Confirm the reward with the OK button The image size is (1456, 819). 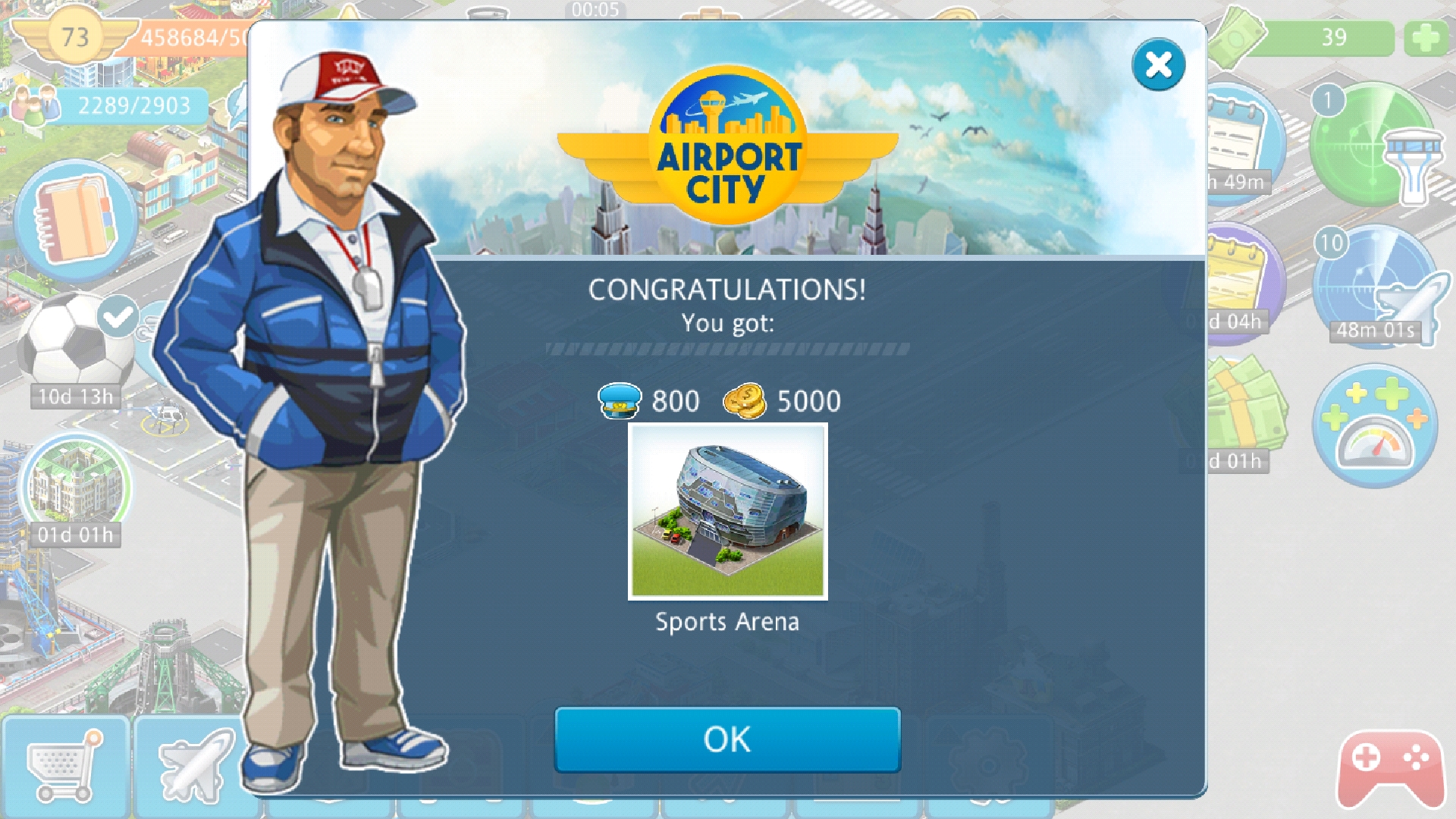click(727, 739)
